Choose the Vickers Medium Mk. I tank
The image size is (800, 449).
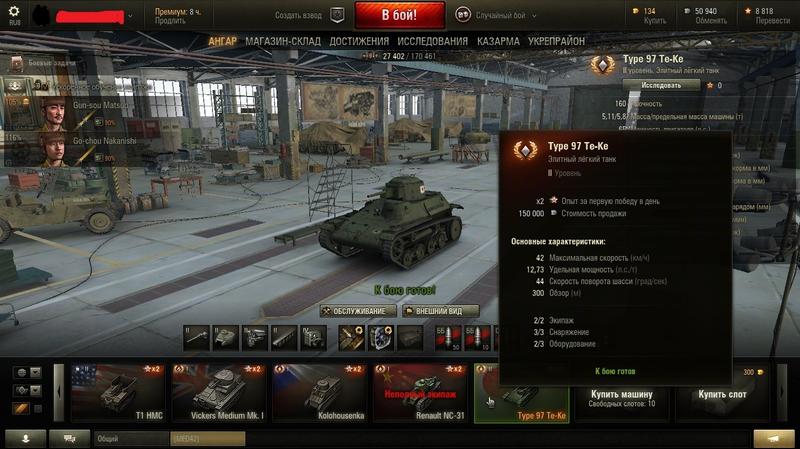219,393
